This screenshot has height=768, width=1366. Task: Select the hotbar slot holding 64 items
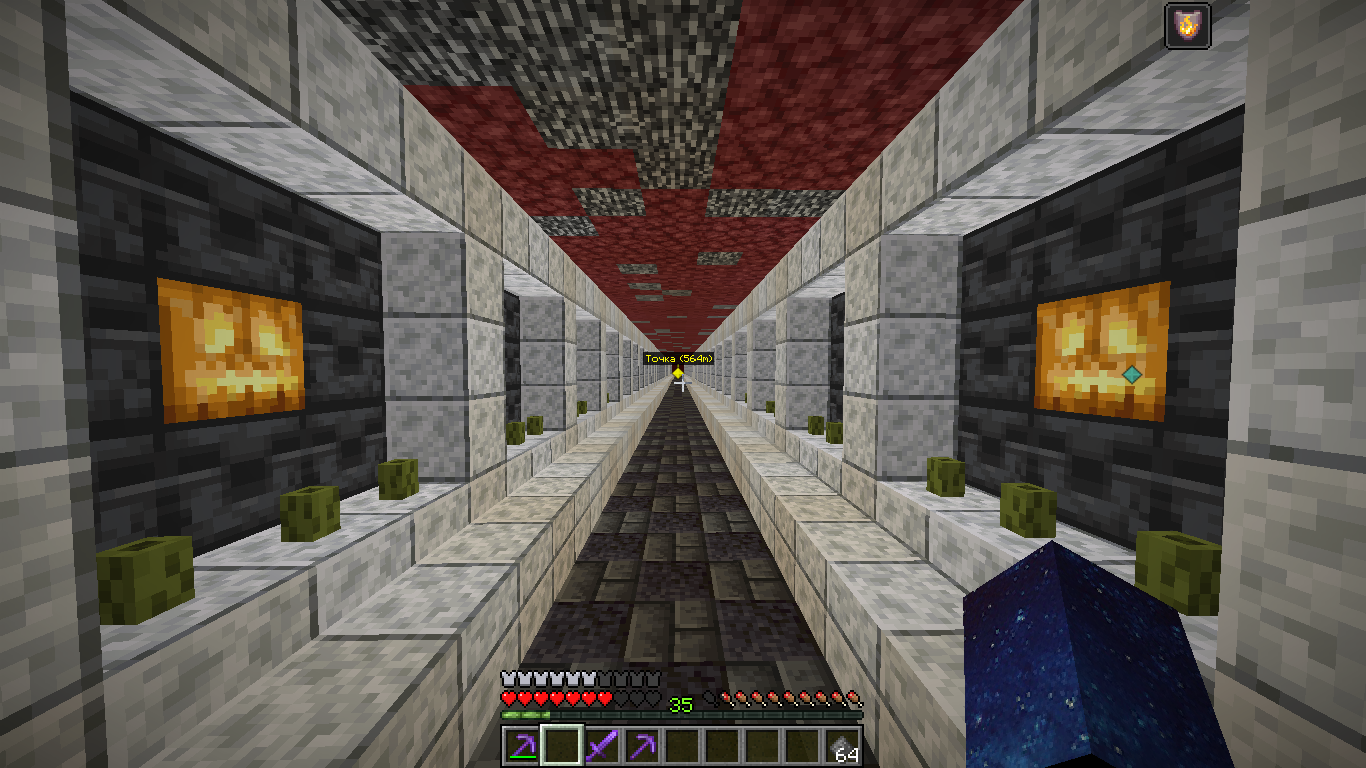click(841, 746)
